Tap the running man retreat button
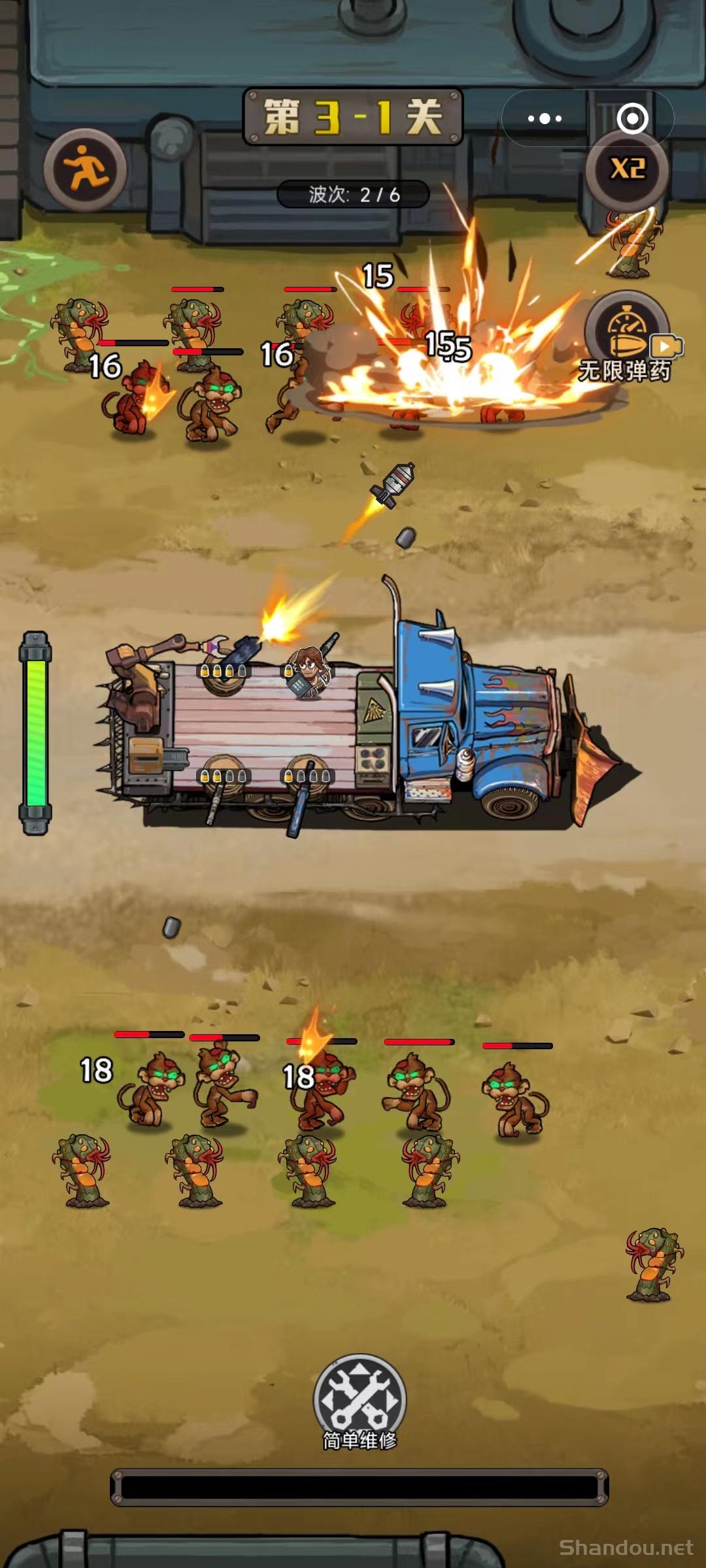706x1568 pixels. [86, 169]
